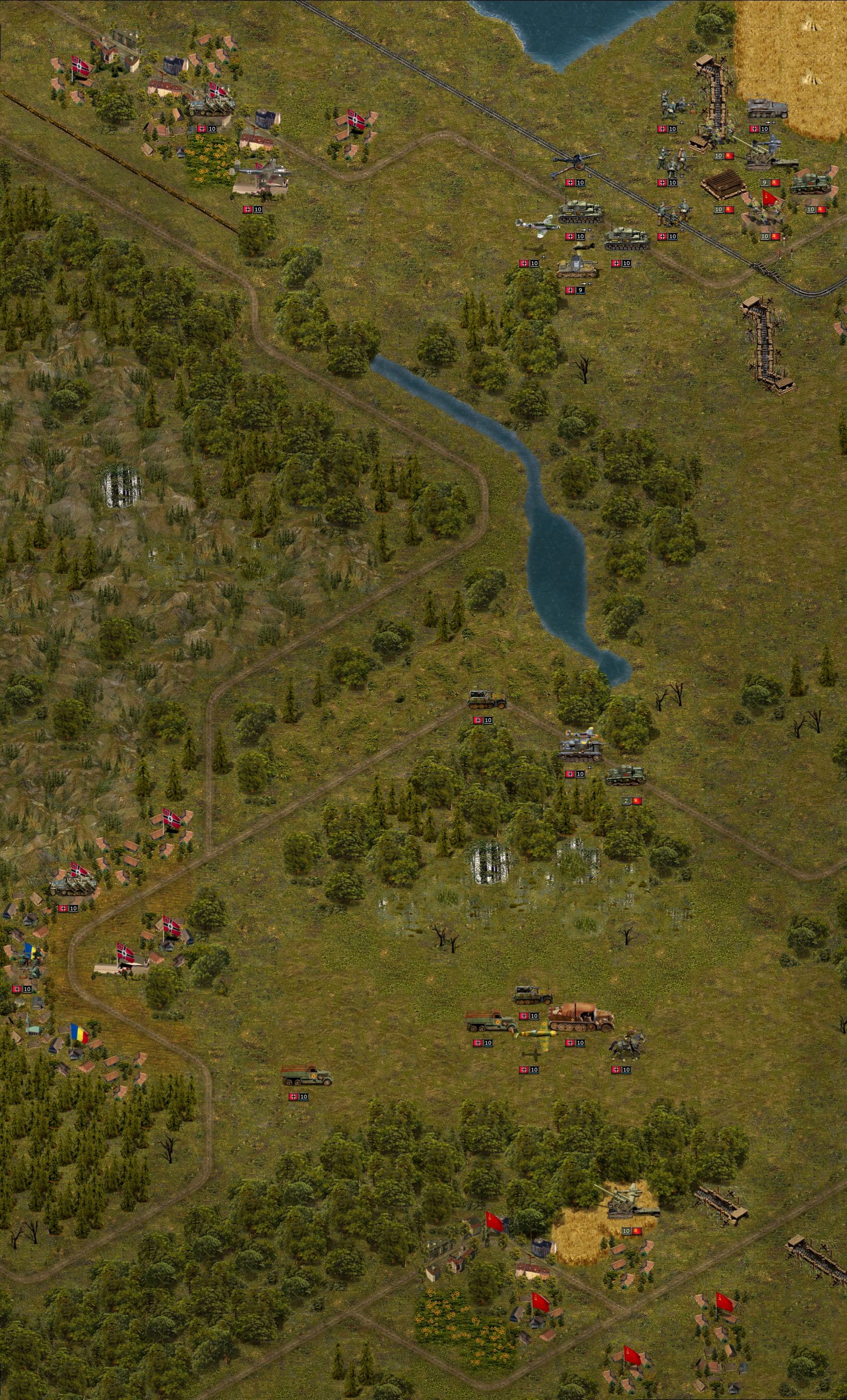The image size is (847, 1400).
Task: Select the German half-track on the road below the lake
Action: click(486, 700)
